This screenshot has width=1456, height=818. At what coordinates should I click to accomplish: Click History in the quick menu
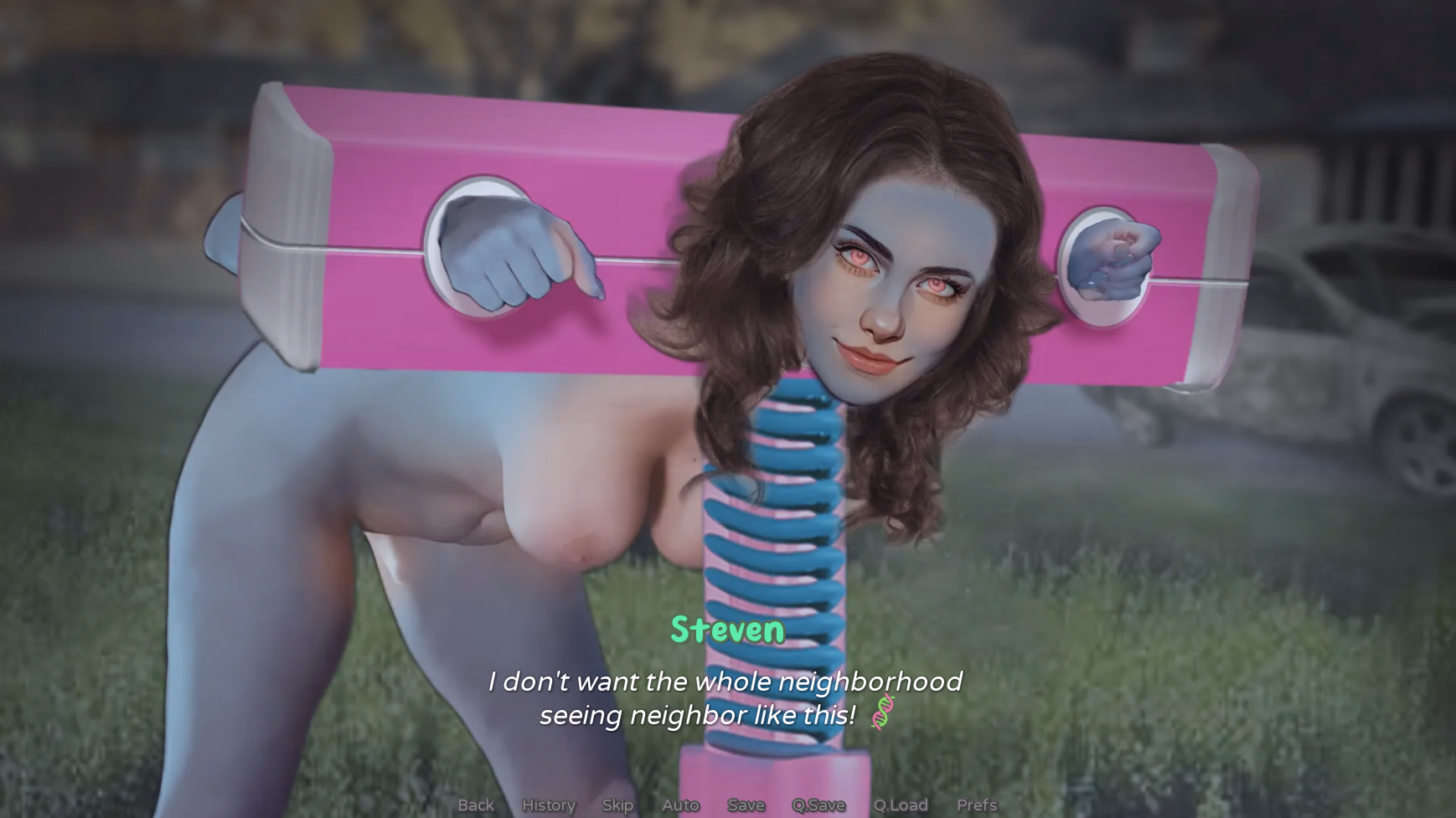tap(548, 805)
